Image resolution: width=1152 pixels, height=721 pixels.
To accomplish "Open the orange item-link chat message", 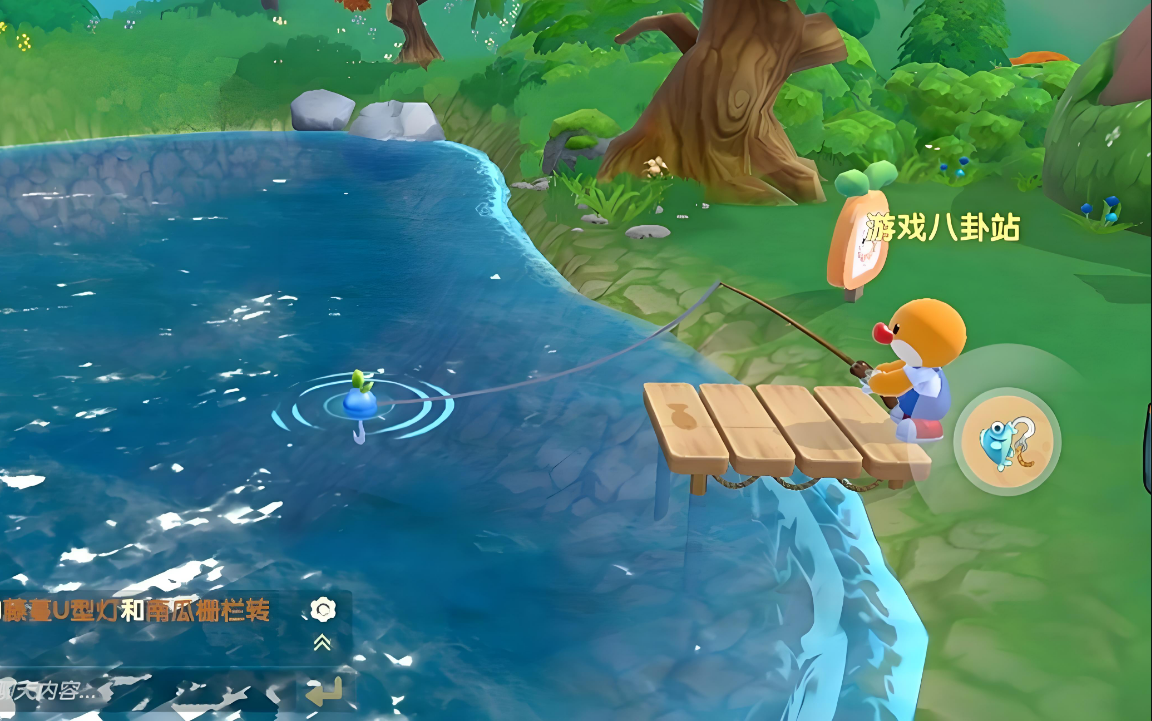I will [135, 610].
